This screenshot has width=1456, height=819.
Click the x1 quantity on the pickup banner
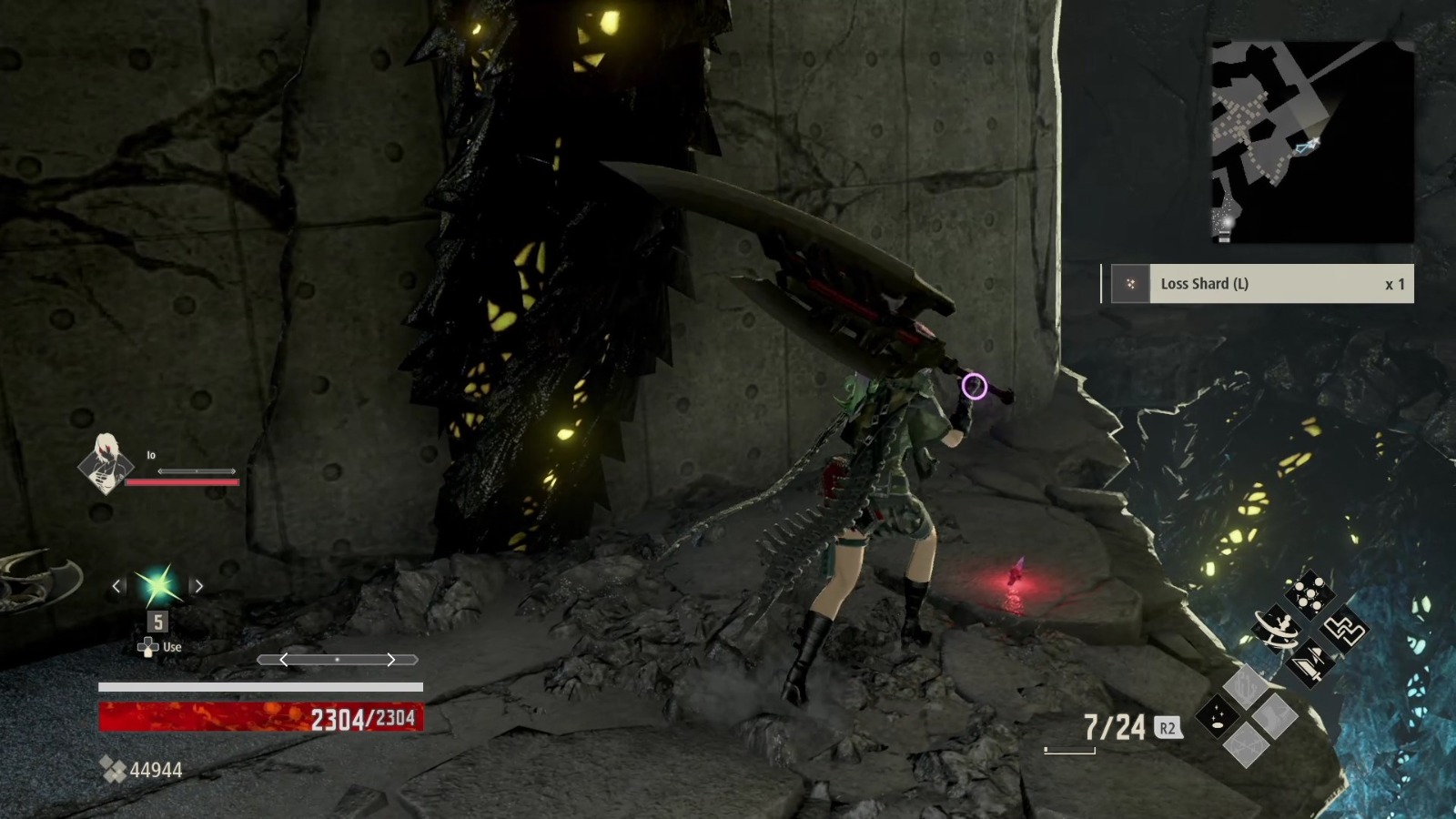tap(1390, 284)
